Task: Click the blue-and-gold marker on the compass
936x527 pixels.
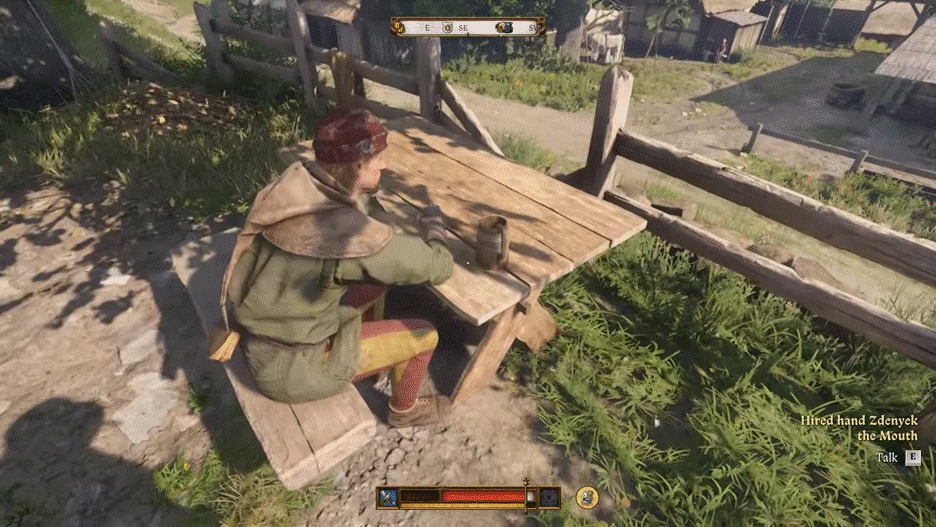Action: 506,28
